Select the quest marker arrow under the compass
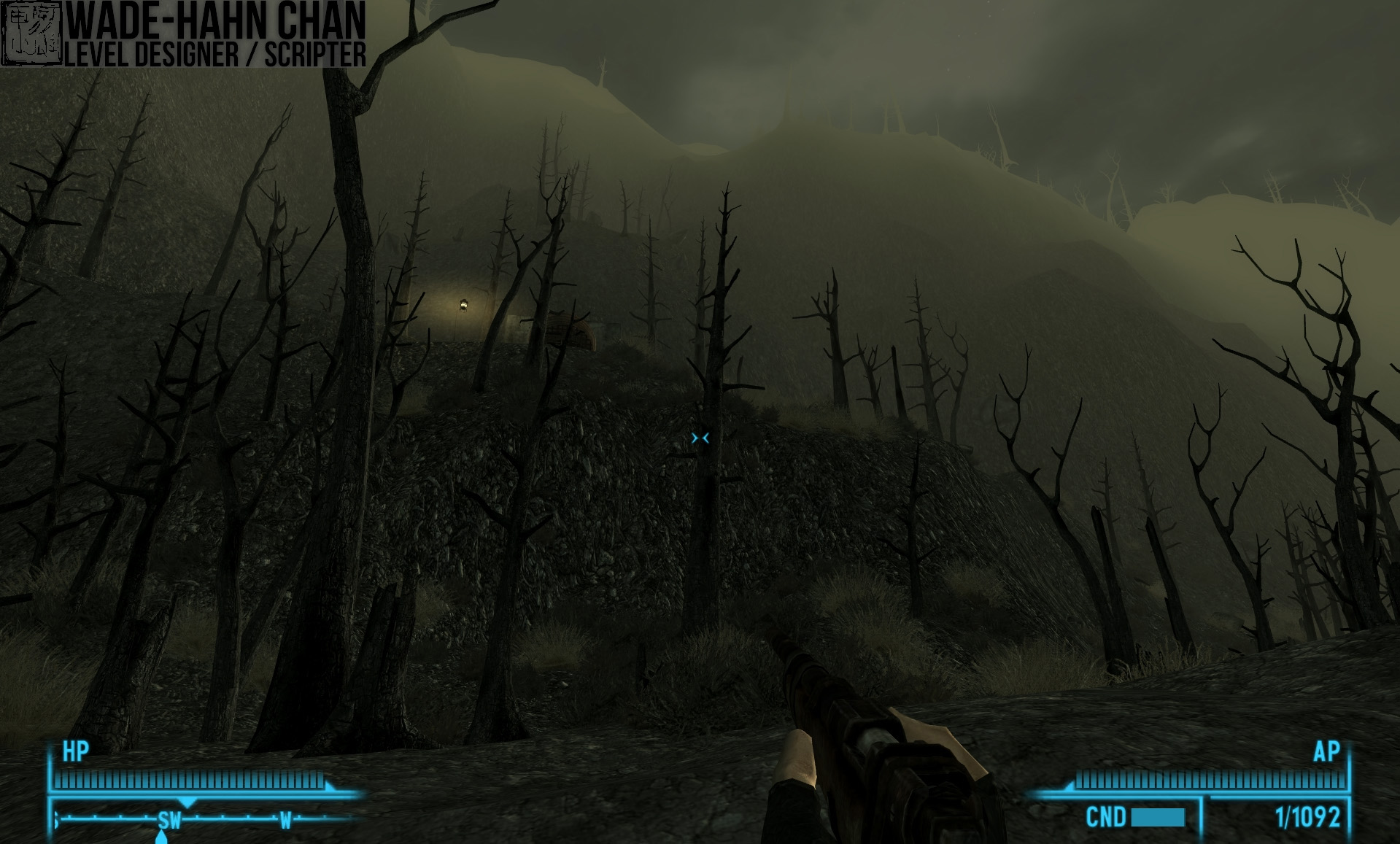1400x844 pixels. point(162,838)
